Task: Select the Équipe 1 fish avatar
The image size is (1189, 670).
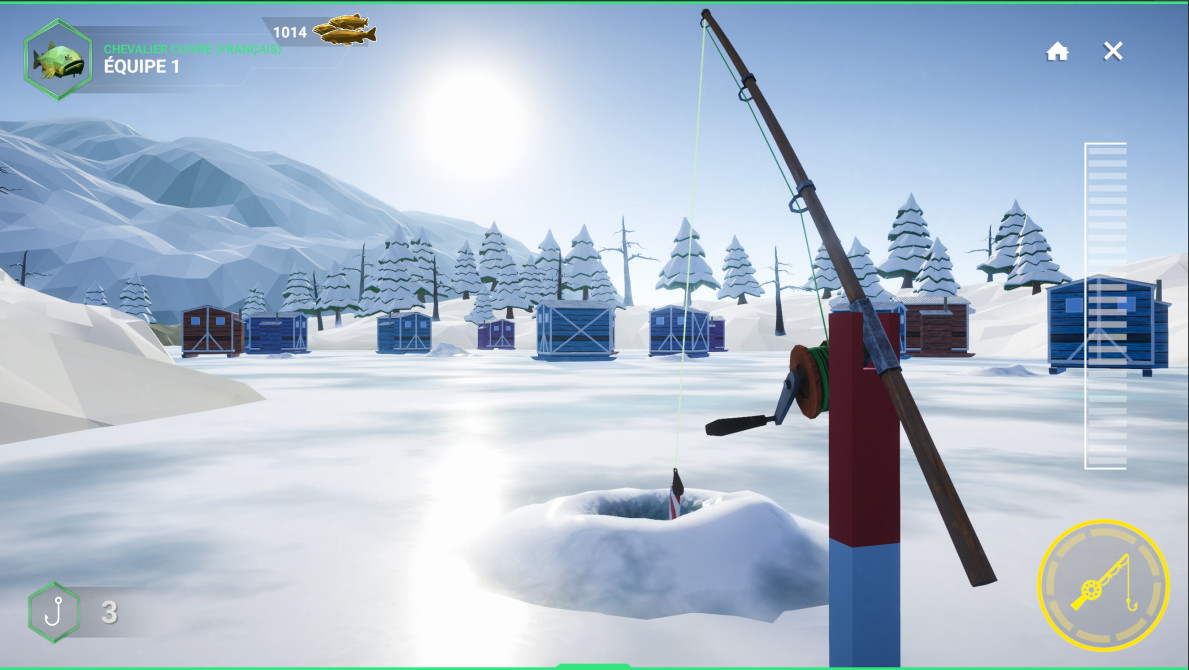Action: (58, 60)
